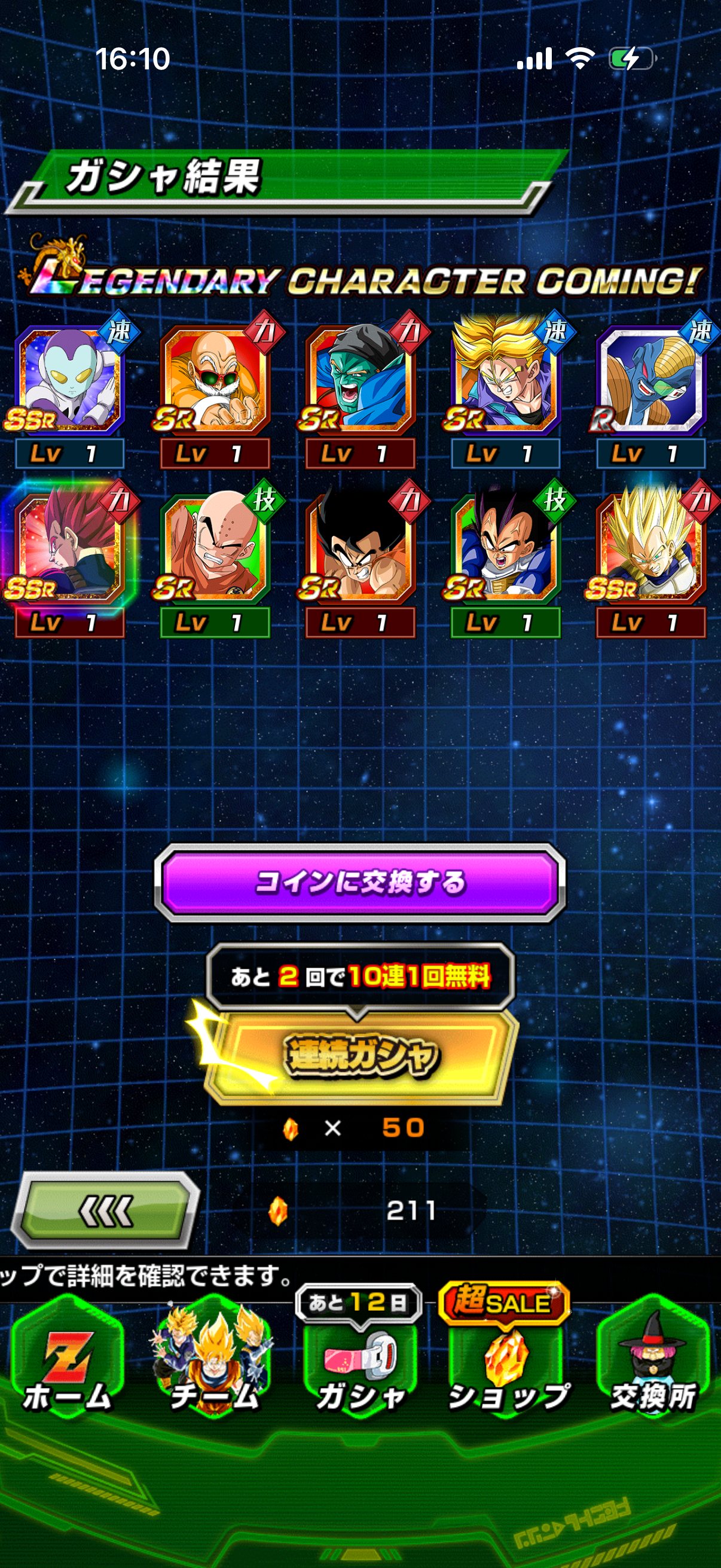721x1568 pixels.
Task: Open the チーム team menu
Action: (213, 1363)
